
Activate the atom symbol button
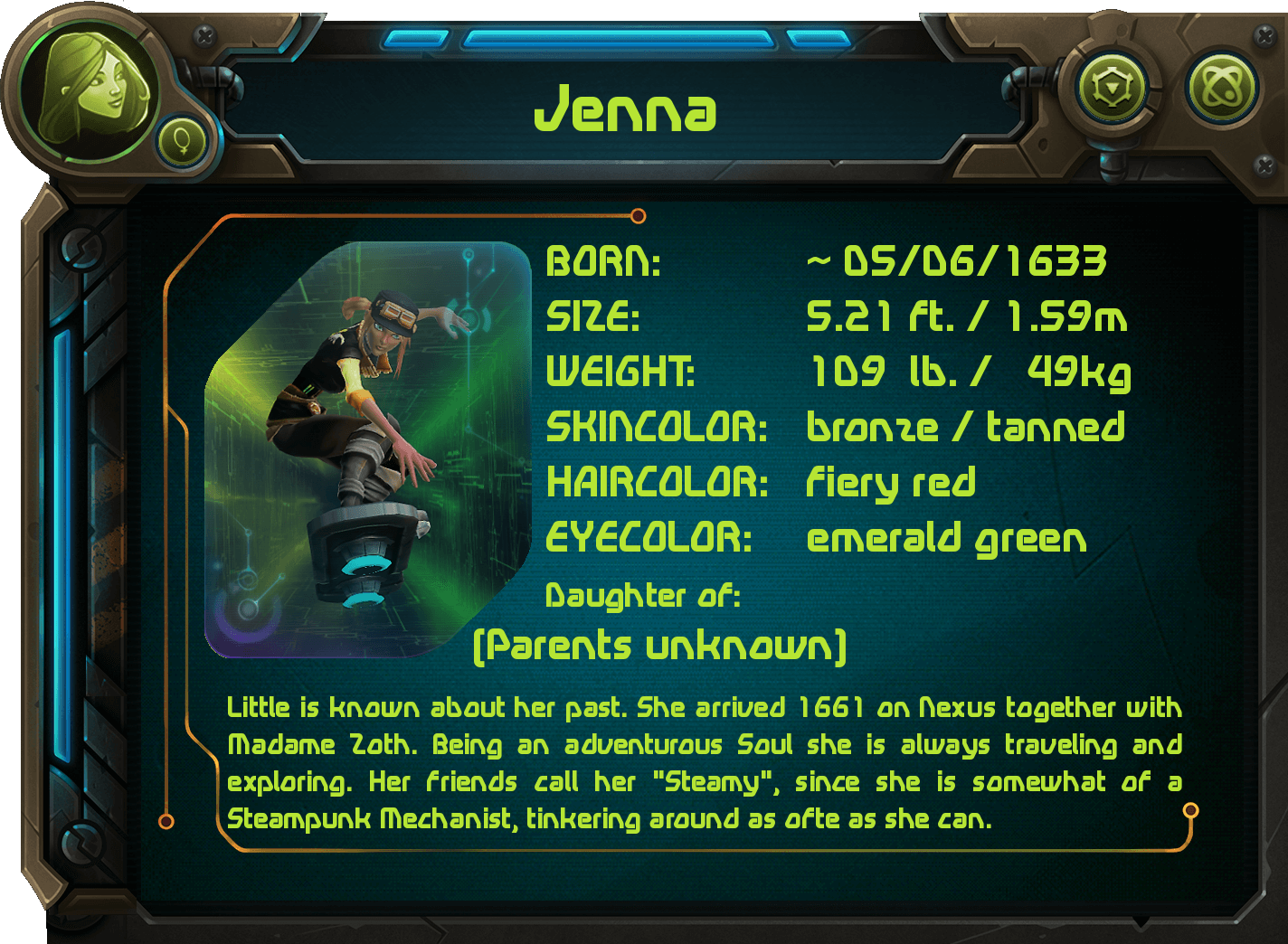[x=1223, y=89]
